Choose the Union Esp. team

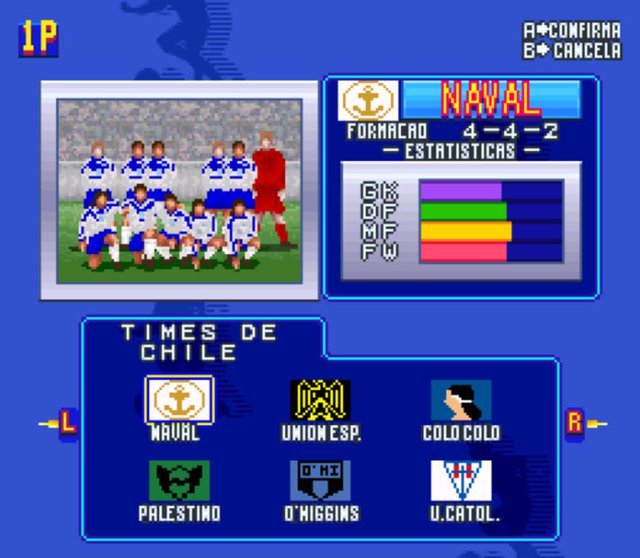pyautogui.click(x=320, y=400)
